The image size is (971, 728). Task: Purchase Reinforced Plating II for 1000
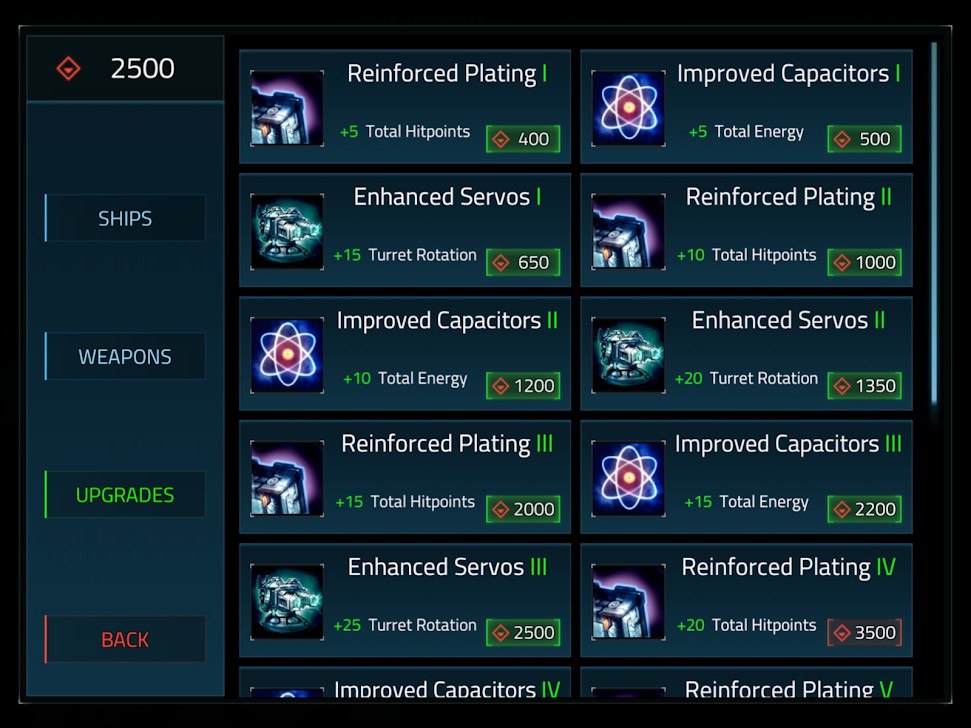(x=864, y=262)
